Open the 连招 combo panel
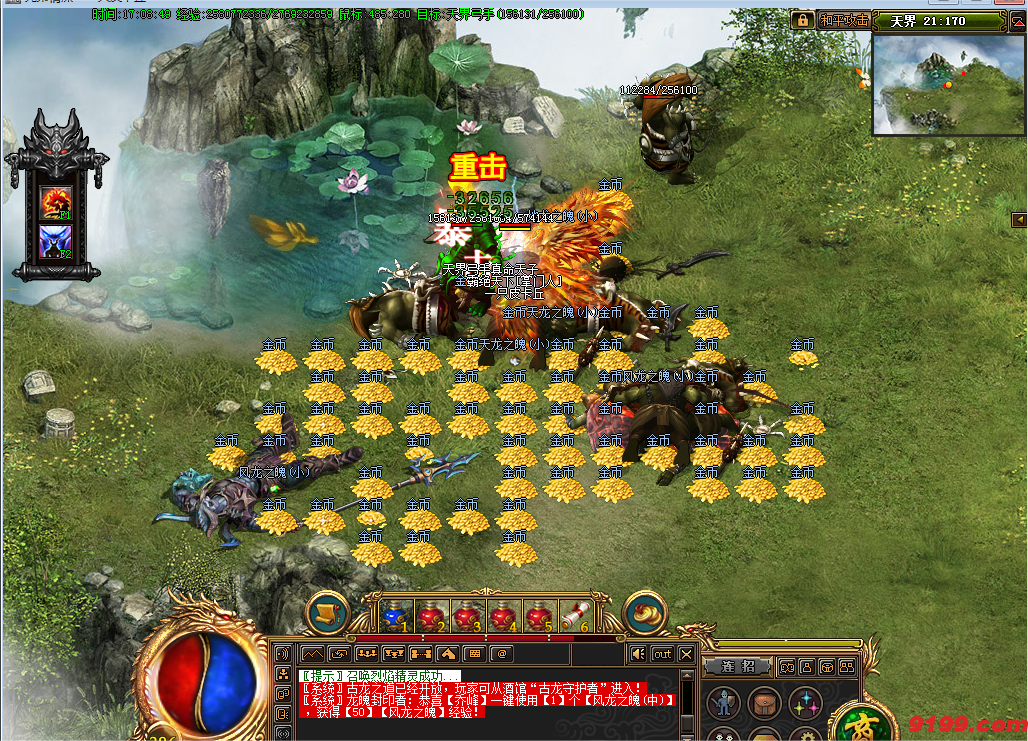 [735, 666]
